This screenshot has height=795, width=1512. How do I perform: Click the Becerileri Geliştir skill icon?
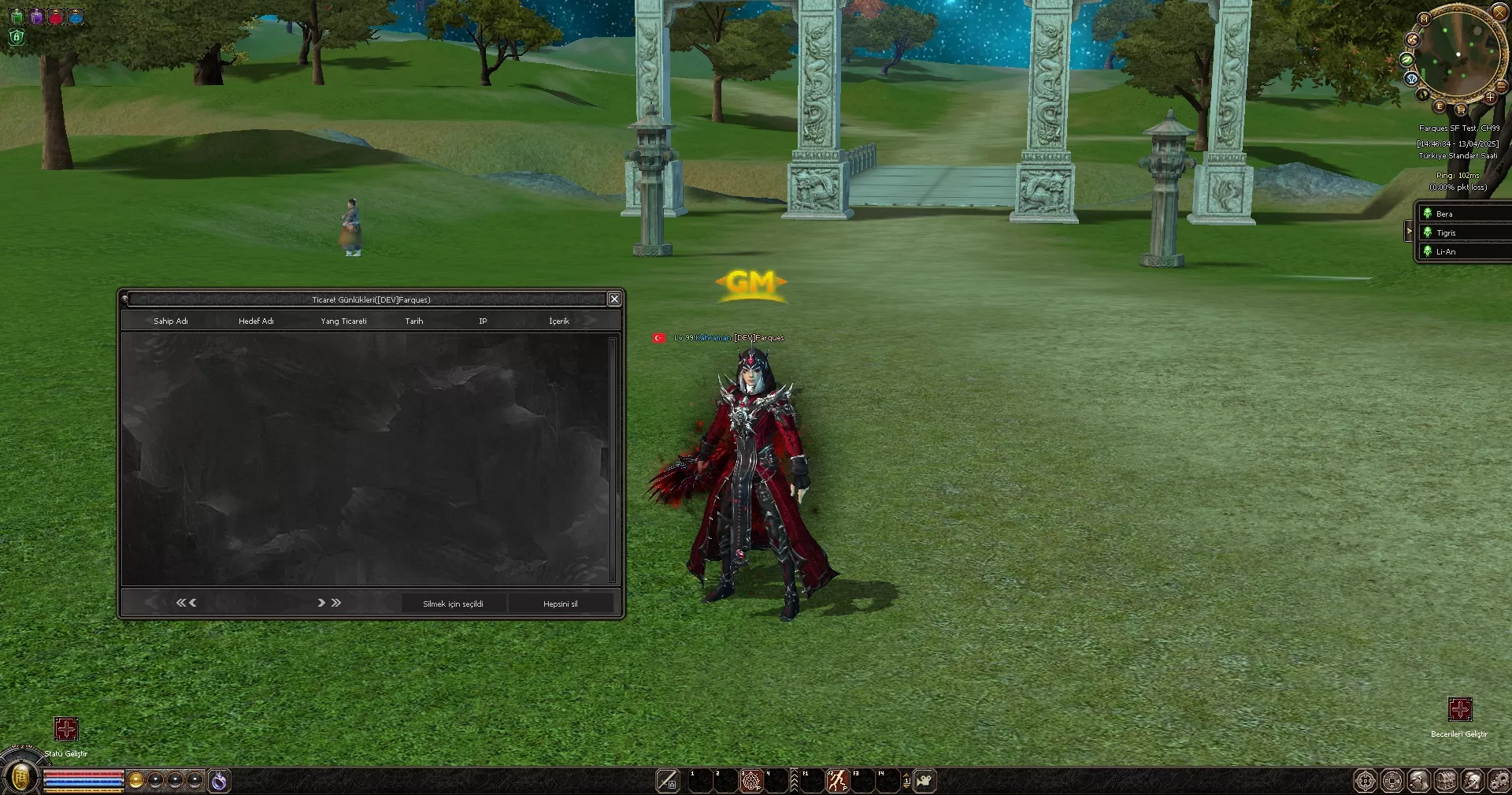(1462, 710)
